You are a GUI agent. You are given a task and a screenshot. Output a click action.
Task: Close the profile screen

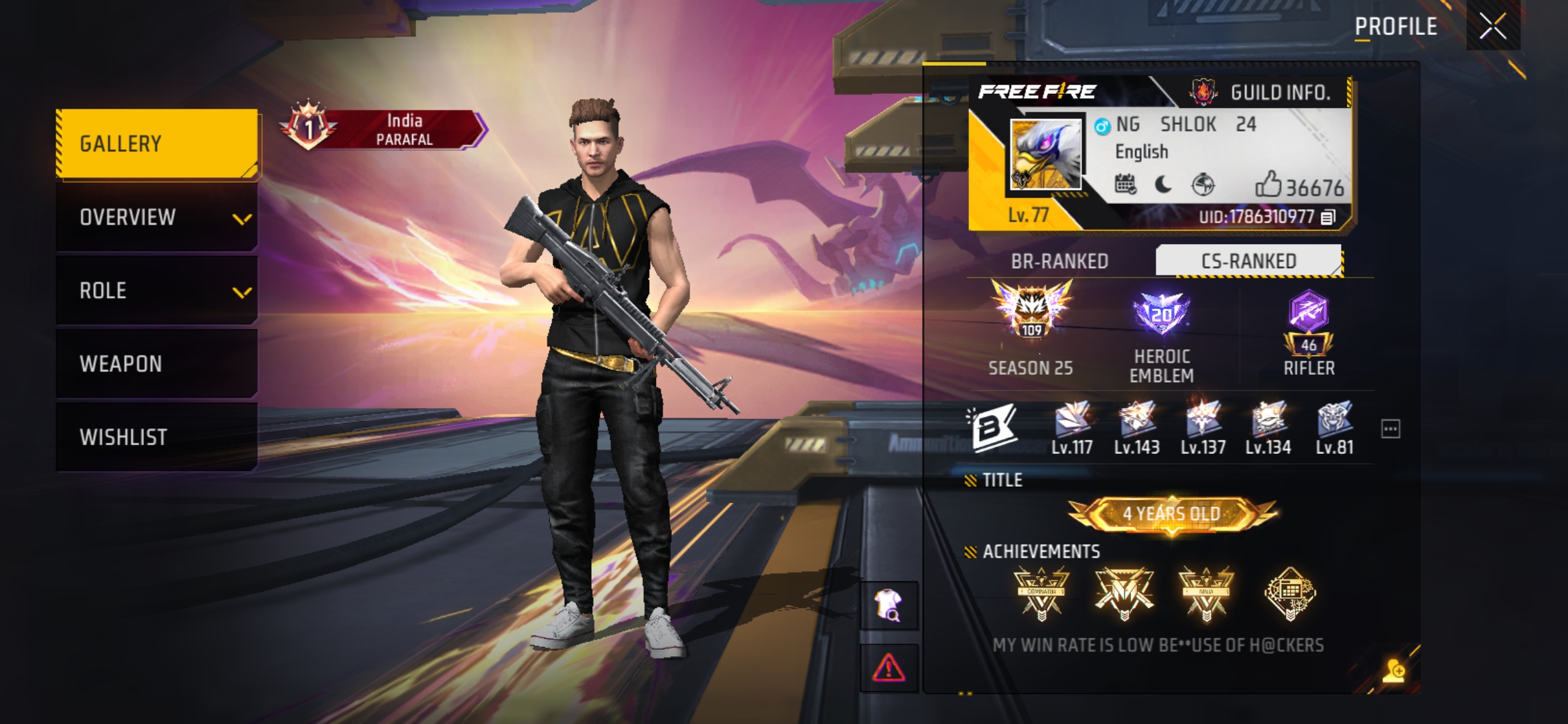(x=1492, y=27)
